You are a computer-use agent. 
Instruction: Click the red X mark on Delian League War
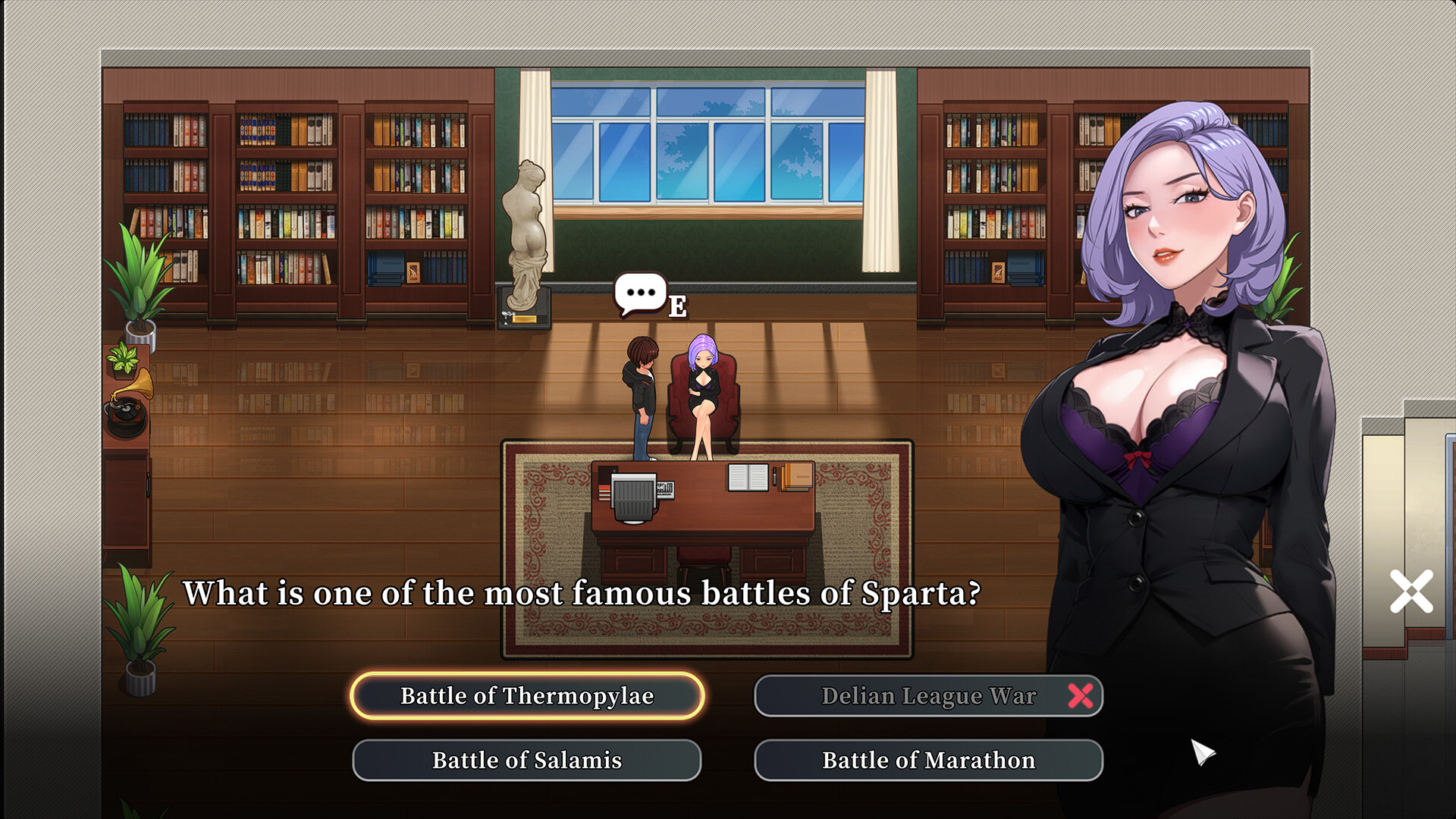pyautogui.click(x=1081, y=695)
